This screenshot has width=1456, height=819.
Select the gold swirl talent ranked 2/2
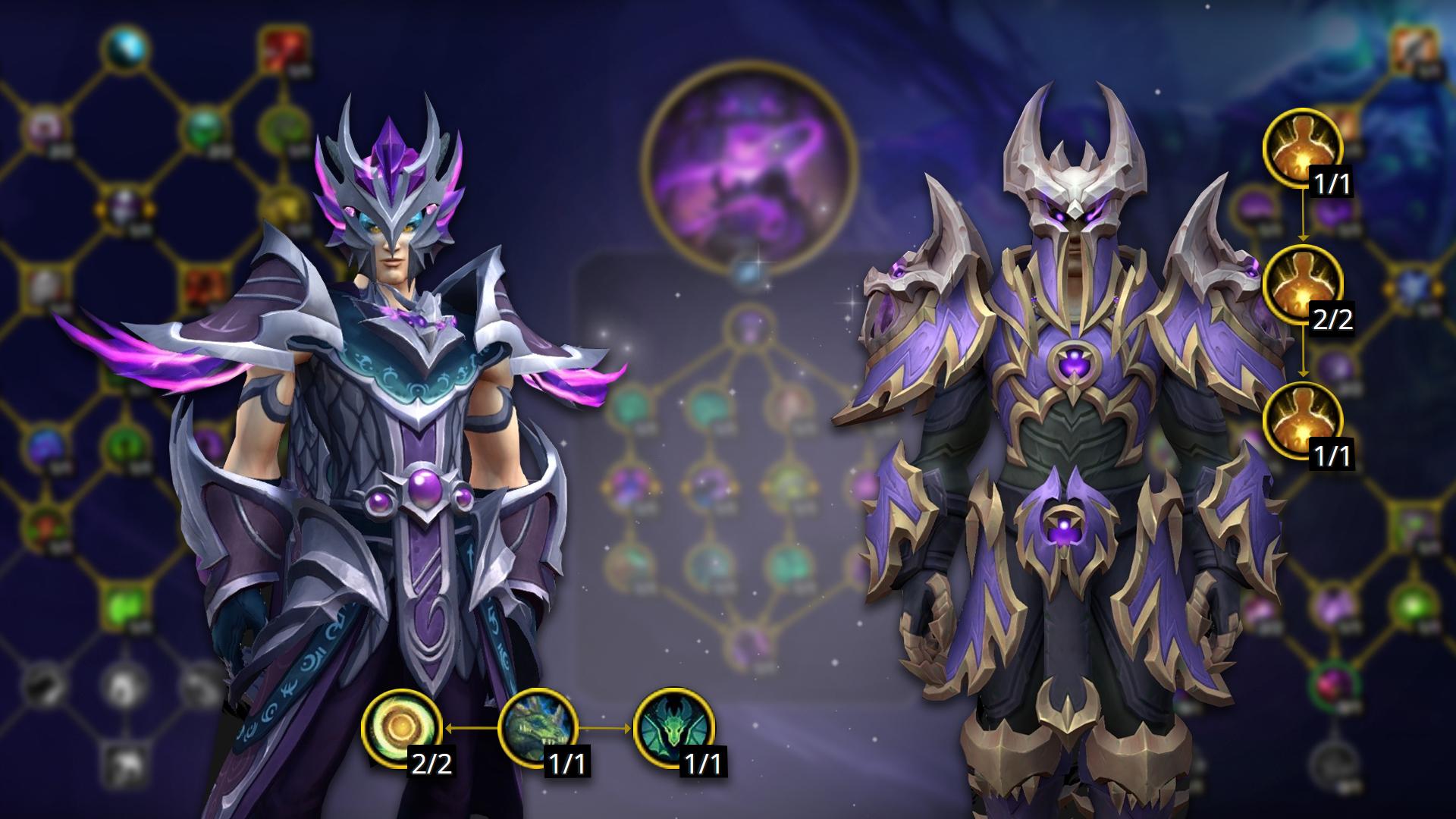(401, 728)
